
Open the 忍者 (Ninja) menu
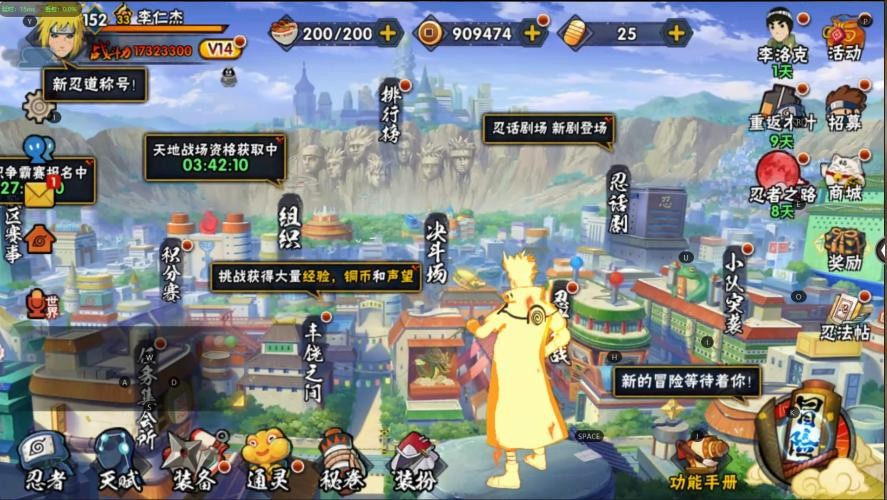[x=42, y=459]
